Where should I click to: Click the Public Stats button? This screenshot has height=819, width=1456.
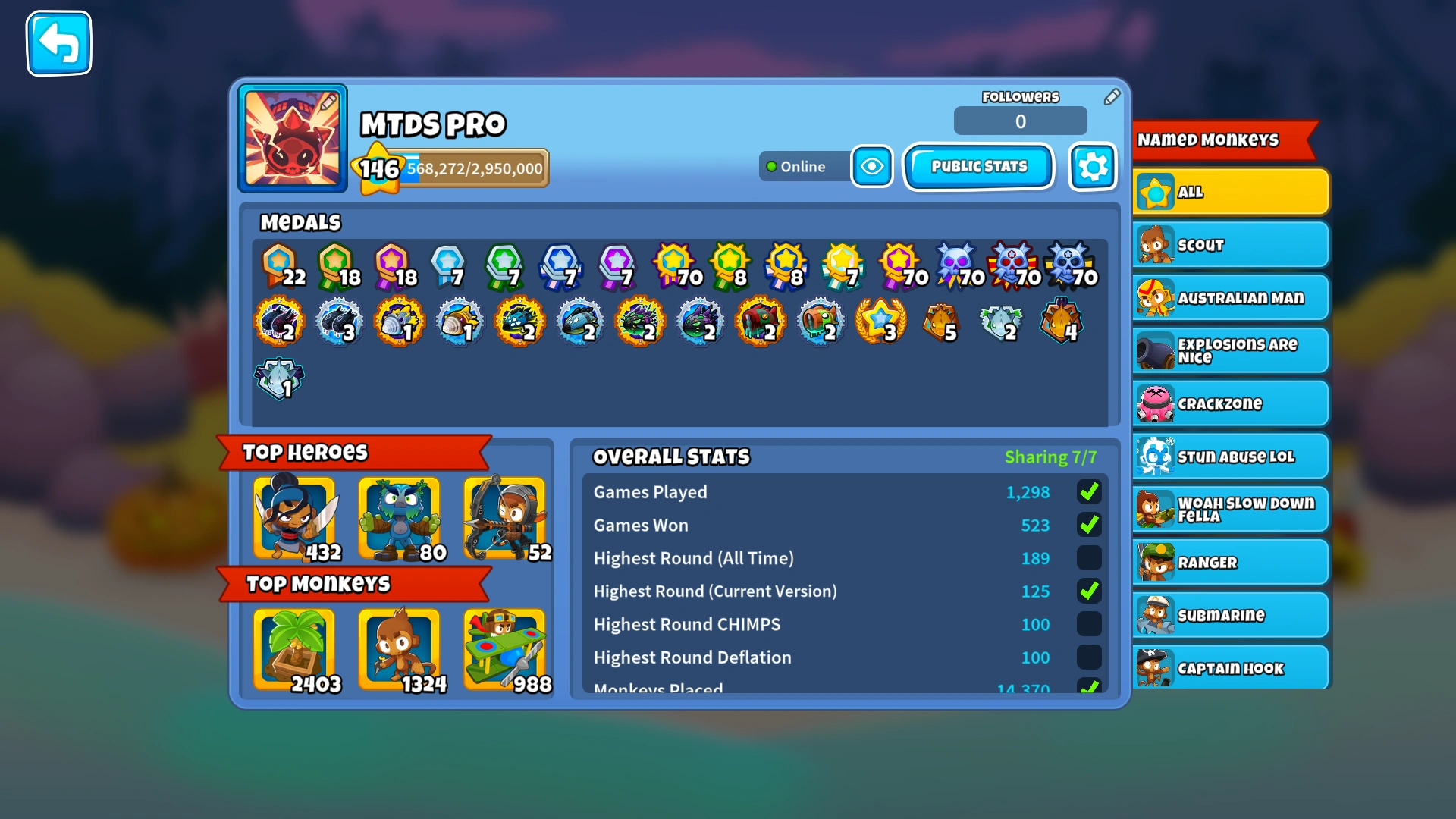click(x=978, y=166)
